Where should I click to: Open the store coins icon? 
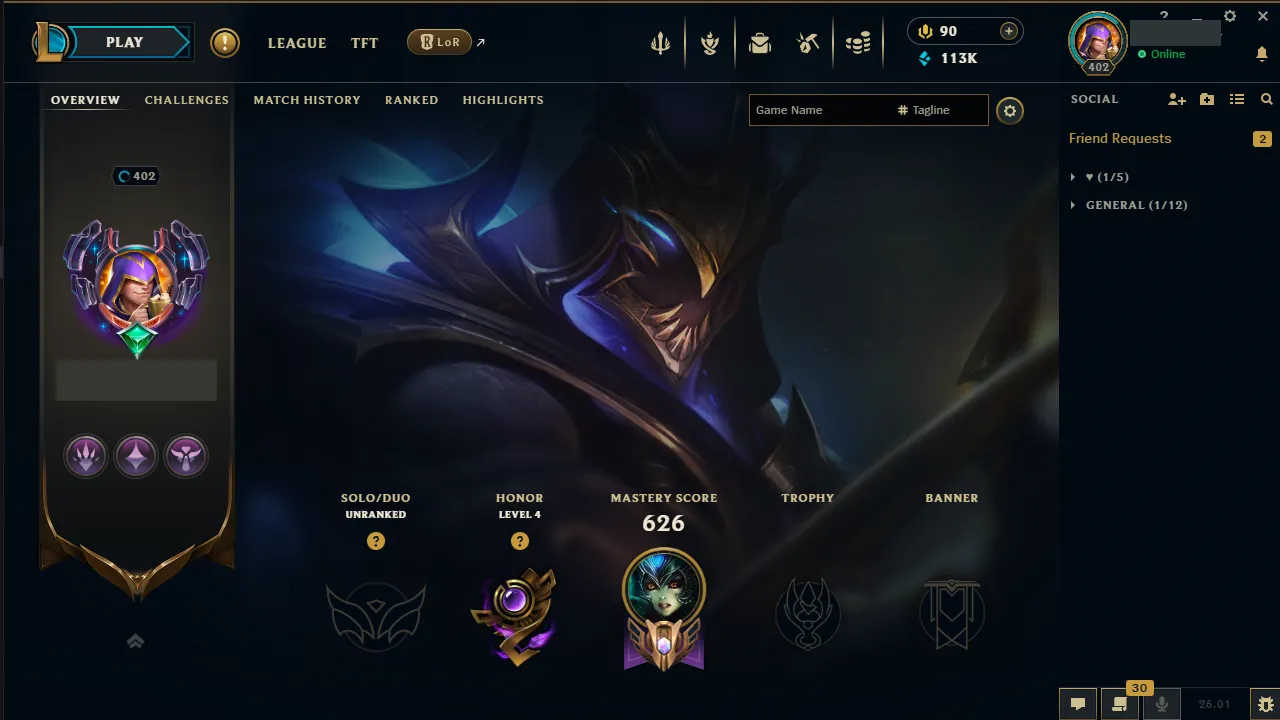tap(857, 42)
